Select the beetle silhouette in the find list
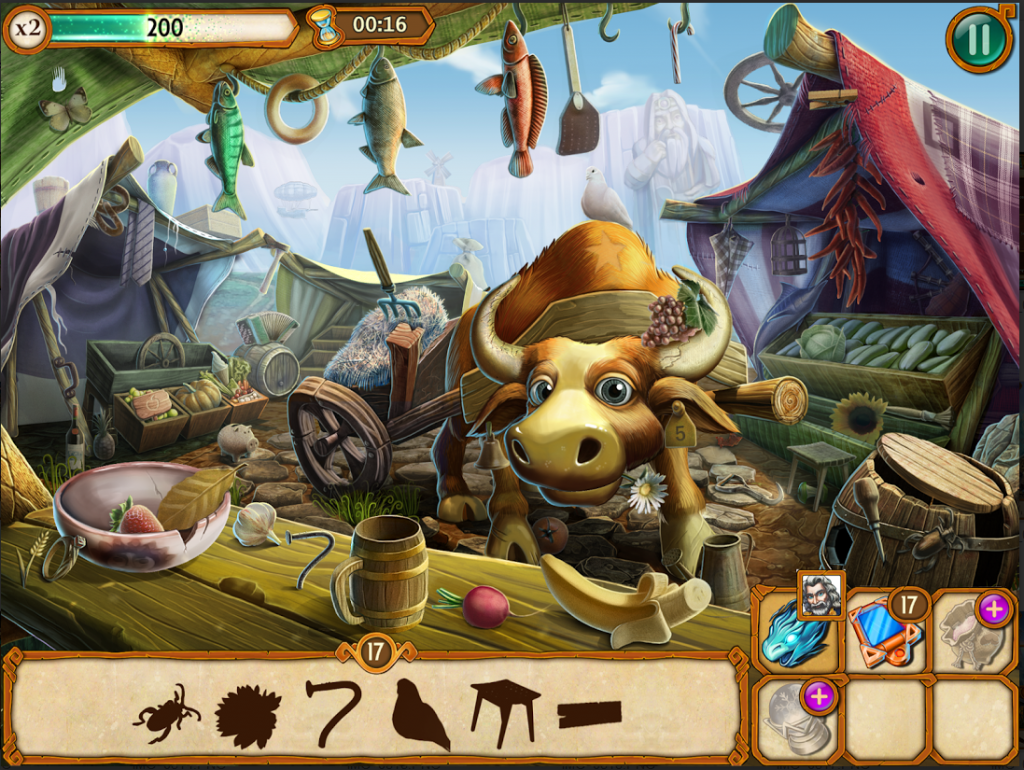1024x770 pixels. pyautogui.click(x=165, y=712)
